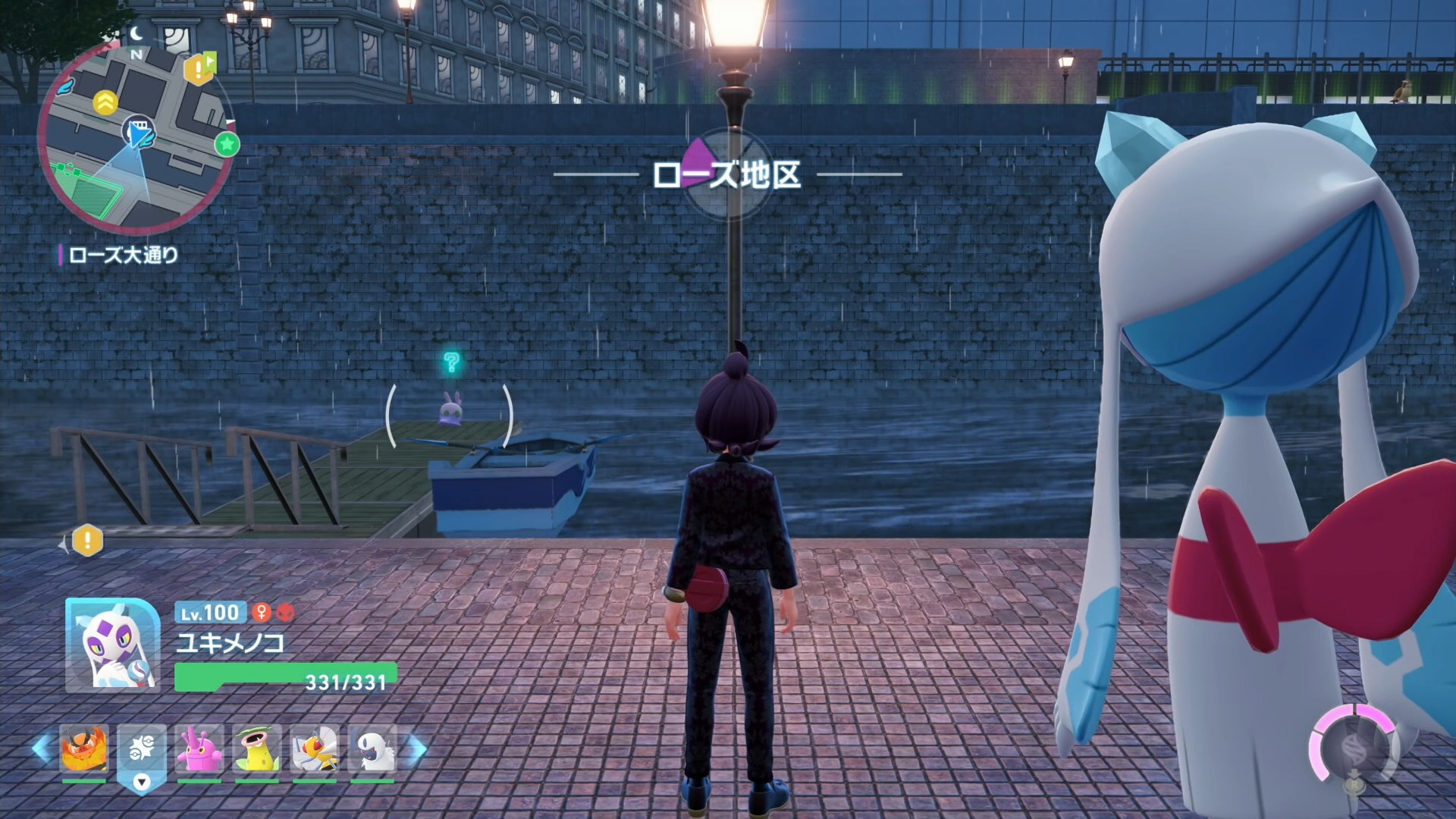1456x819 pixels.
Task: Switch to pink Heracross in party
Action: coord(199,749)
